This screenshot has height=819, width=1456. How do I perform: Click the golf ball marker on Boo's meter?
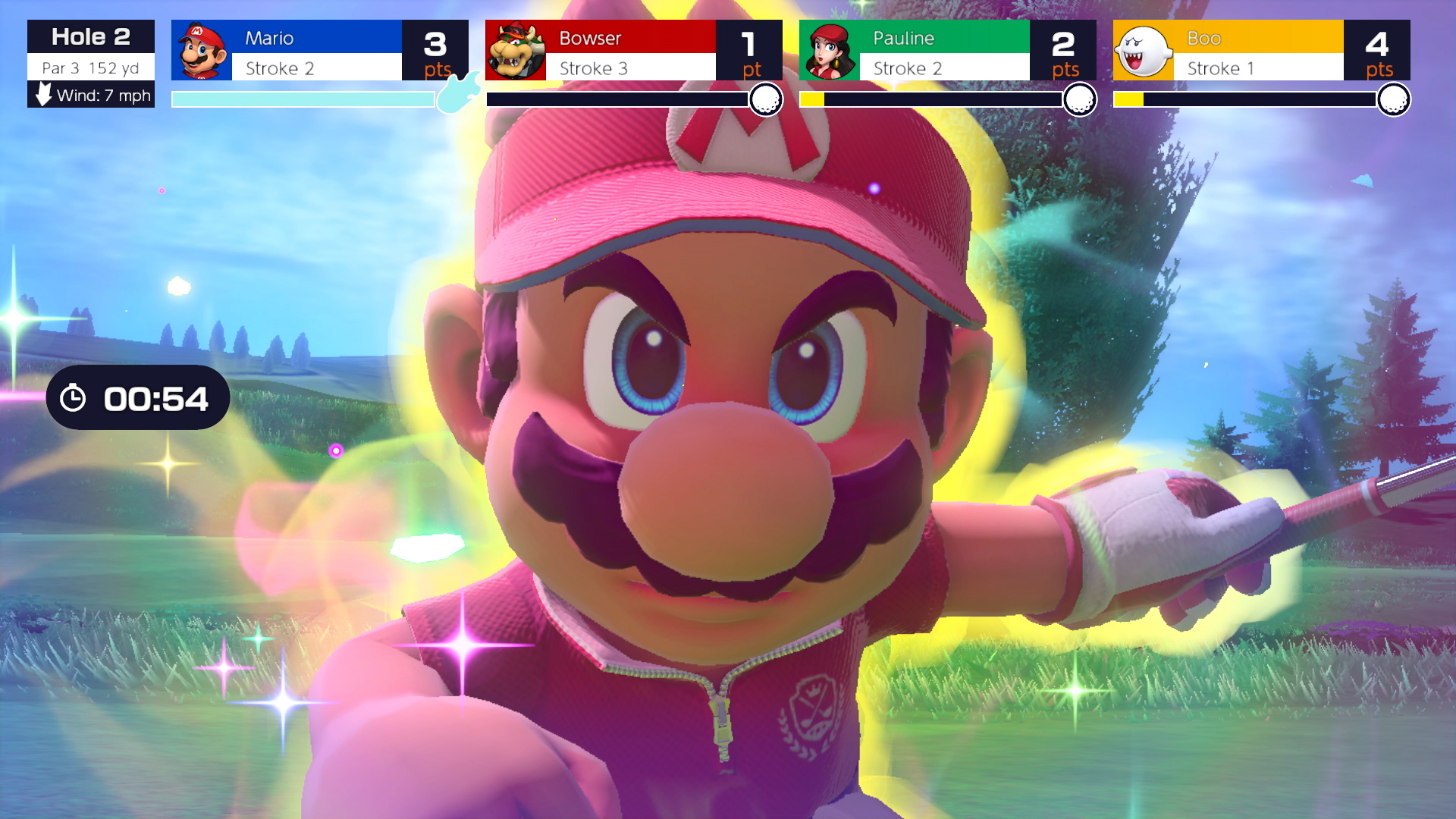point(1395,98)
